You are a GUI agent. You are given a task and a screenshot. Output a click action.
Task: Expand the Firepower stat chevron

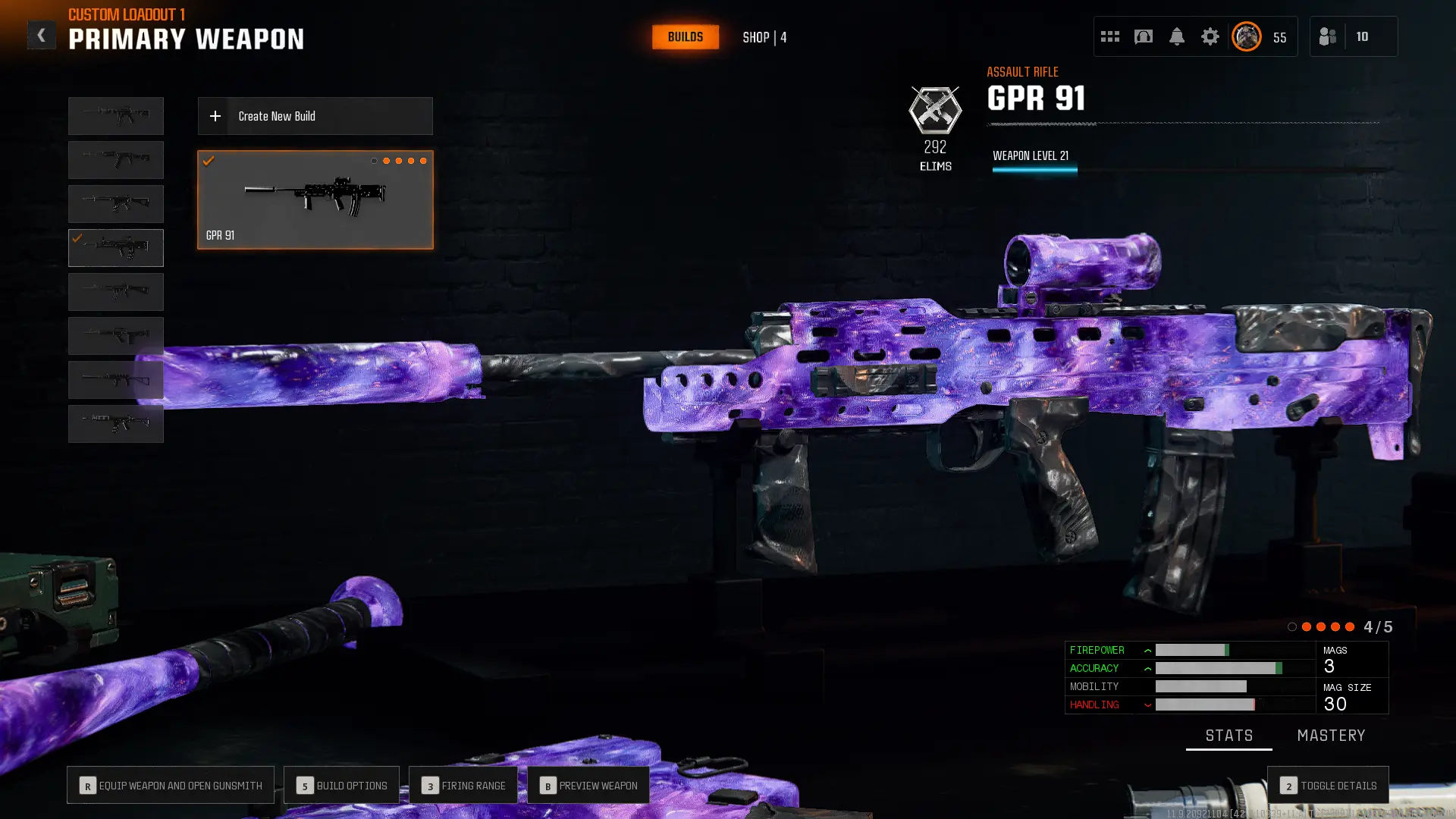point(1147,650)
